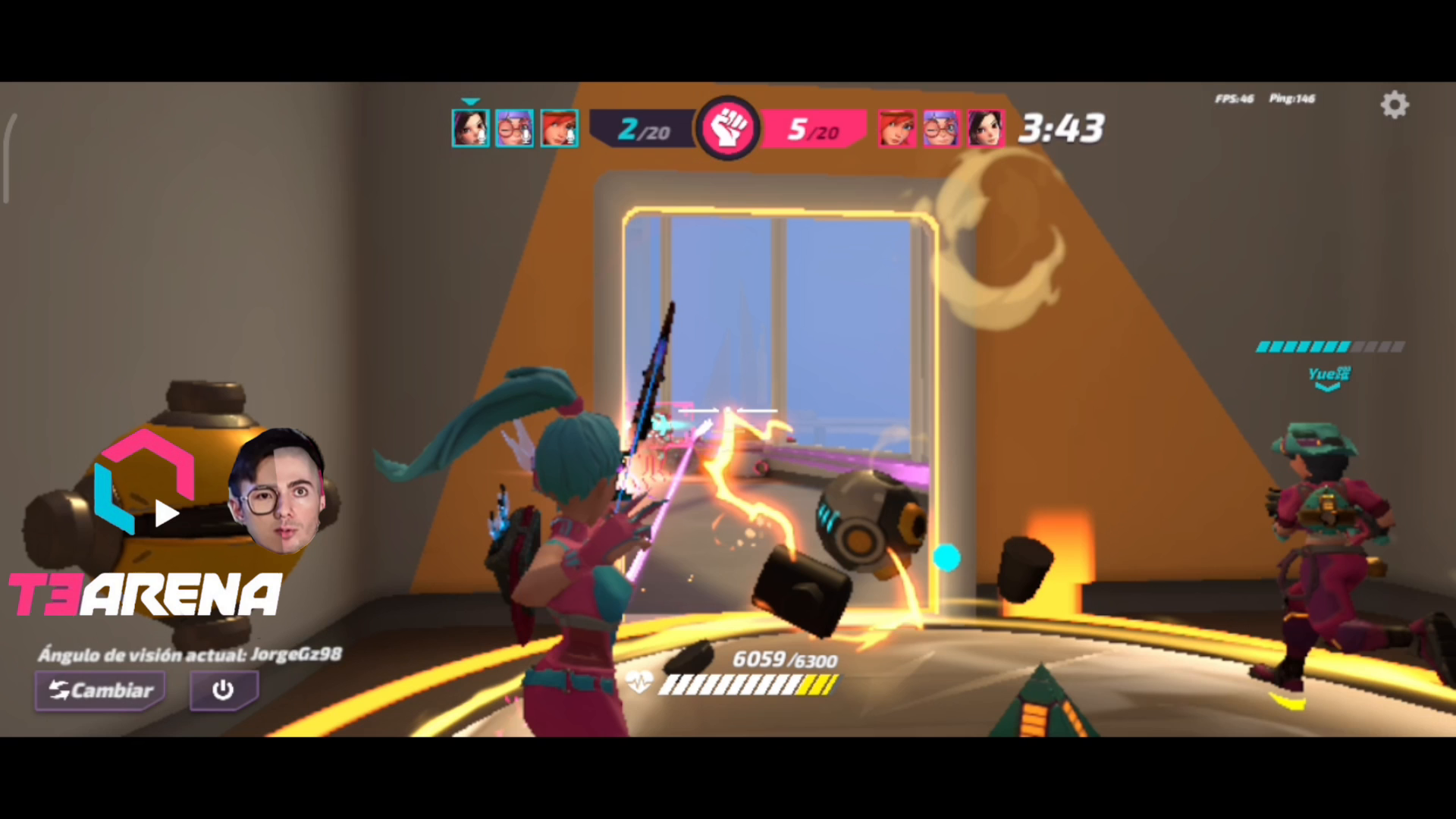The height and width of the screenshot is (819, 1456).
Task: Mute the third ally's microphone
Action: (570, 136)
